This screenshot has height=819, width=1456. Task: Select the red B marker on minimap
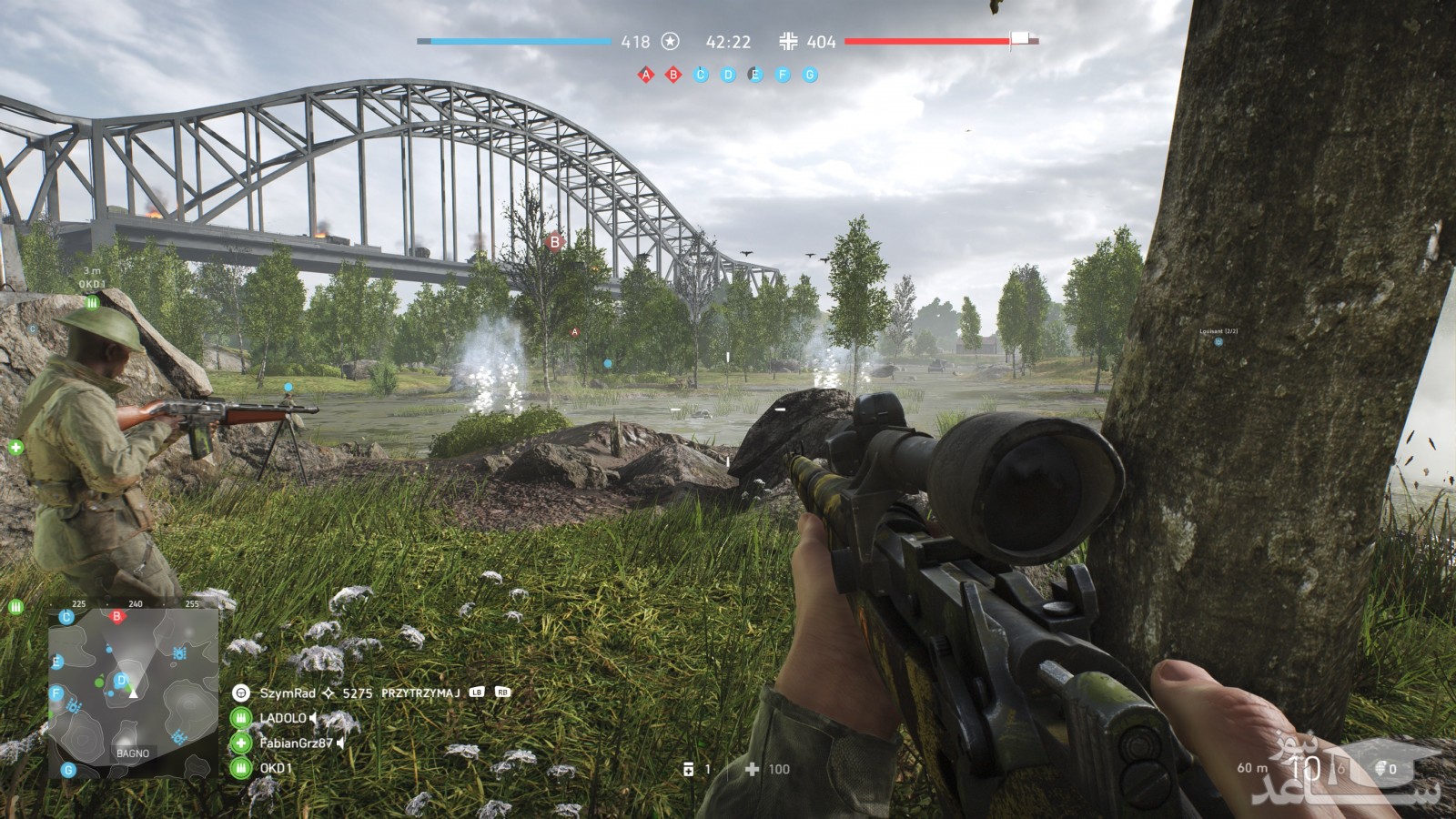tap(116, 617)
